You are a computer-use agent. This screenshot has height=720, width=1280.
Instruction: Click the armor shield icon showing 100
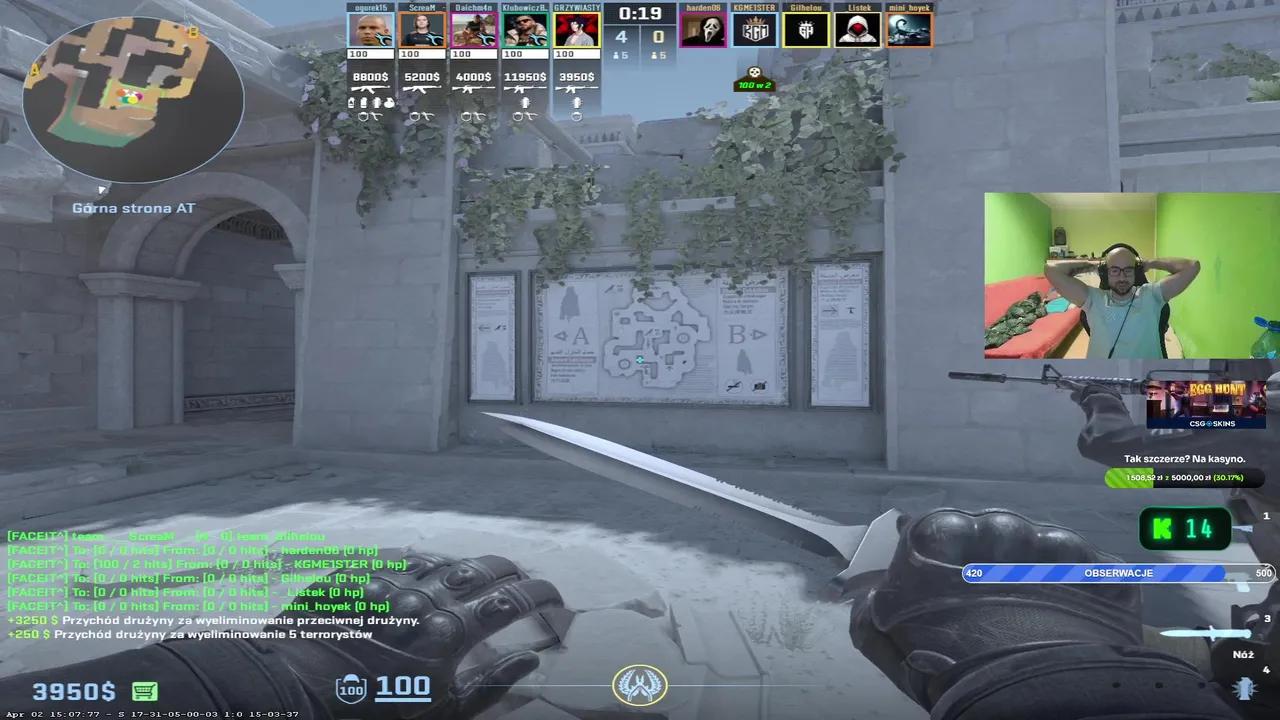click(x=350, y=688)
